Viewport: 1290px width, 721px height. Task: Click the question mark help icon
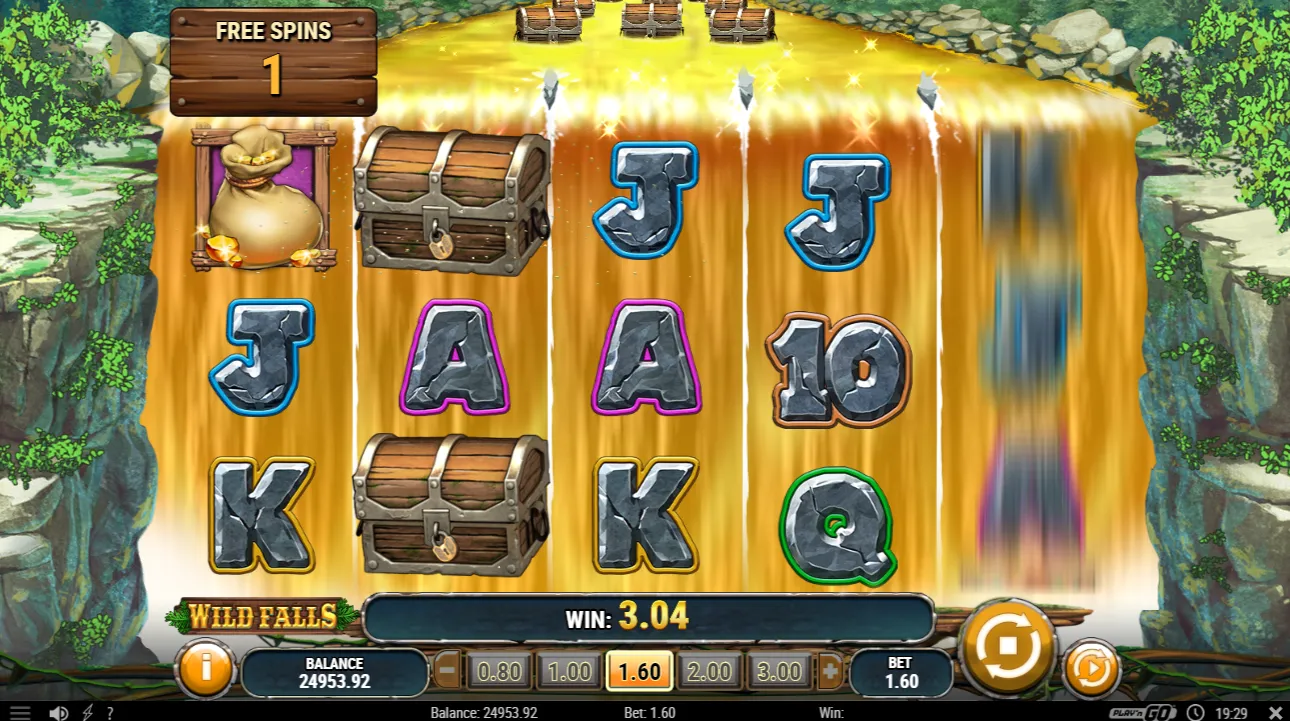(x=108, y=713)
